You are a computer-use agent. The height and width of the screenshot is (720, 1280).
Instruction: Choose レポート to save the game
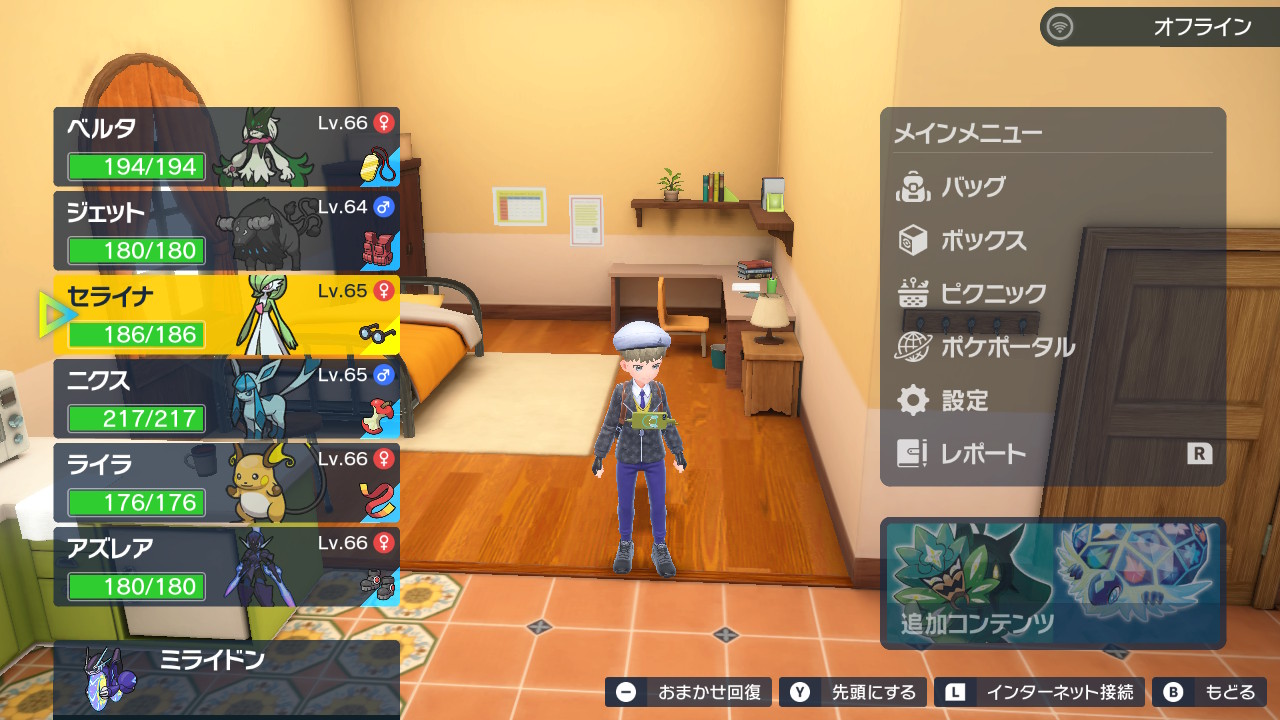click(x=982, y=454)
